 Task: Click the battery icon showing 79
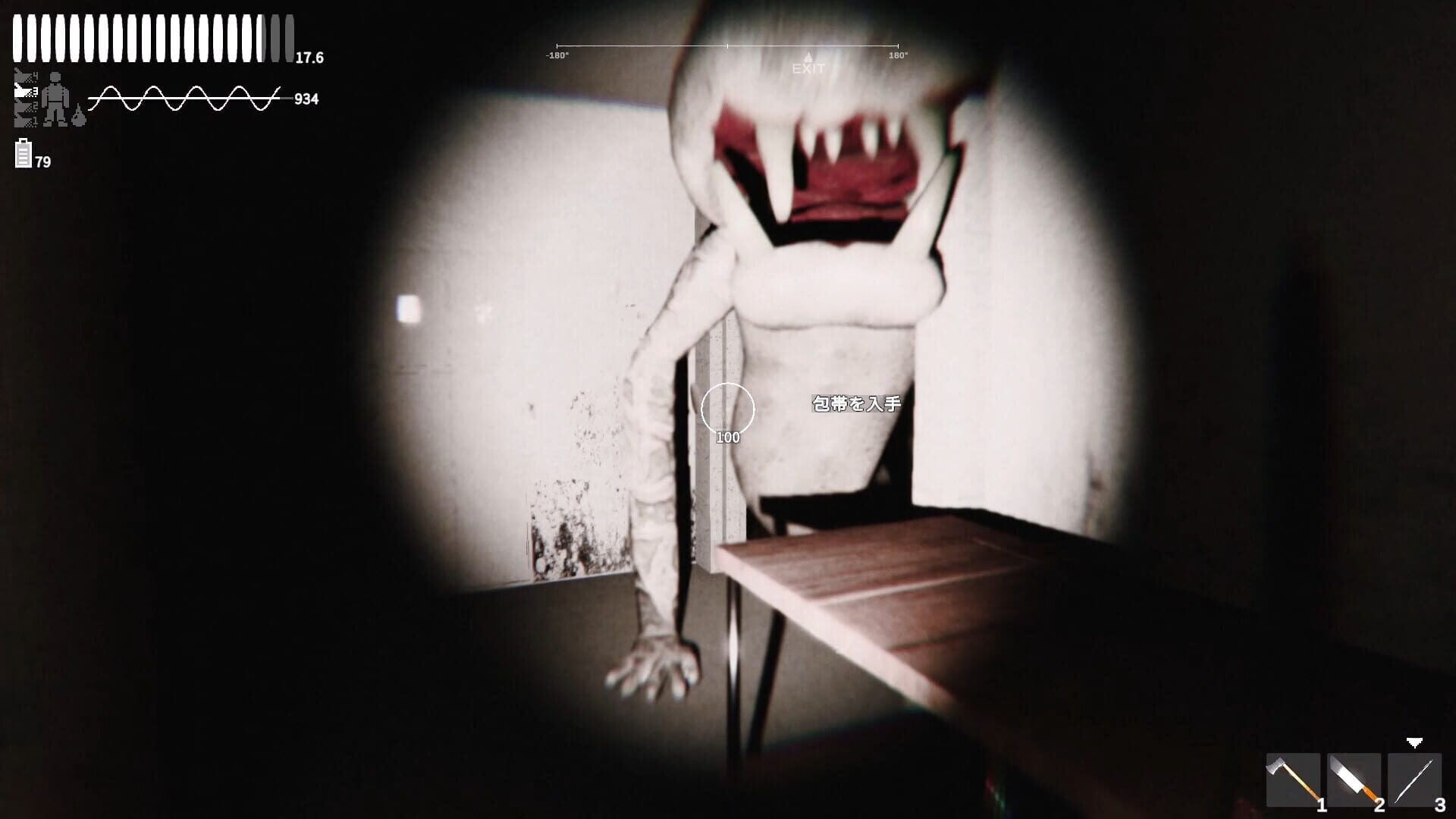pos(23,154)
